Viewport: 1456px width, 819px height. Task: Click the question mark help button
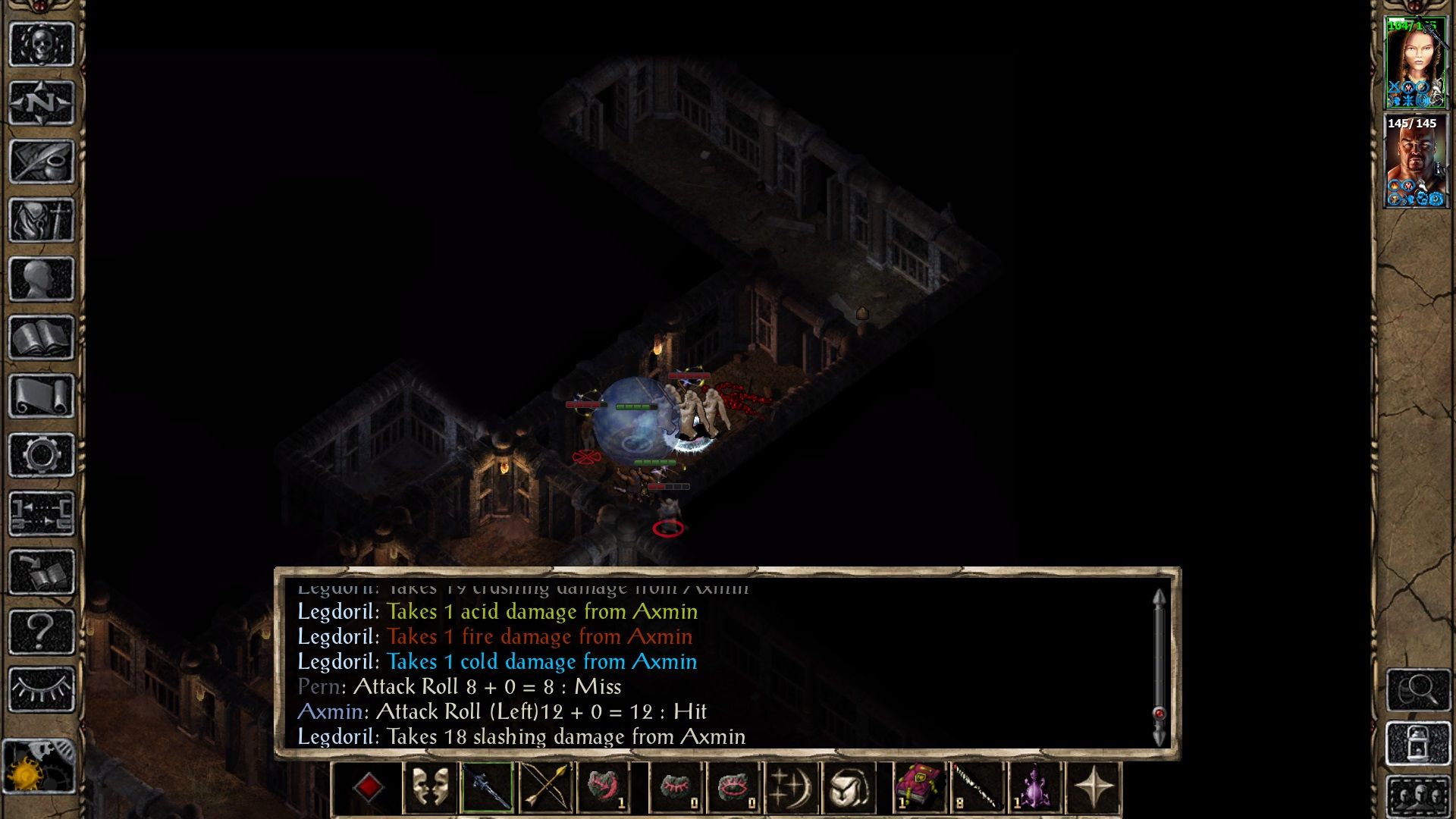coord(41,631)
